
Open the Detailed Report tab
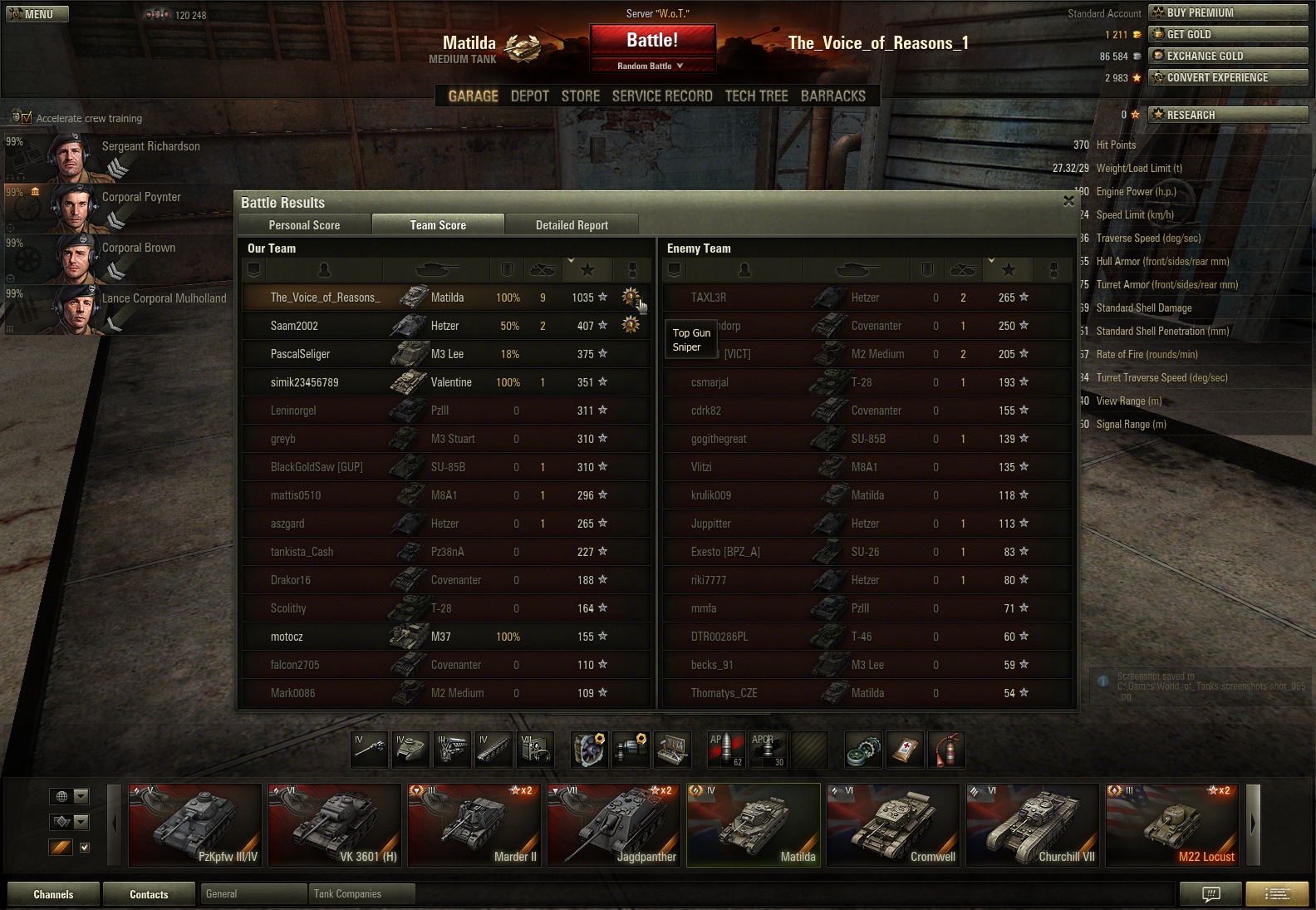pos(572,225)
